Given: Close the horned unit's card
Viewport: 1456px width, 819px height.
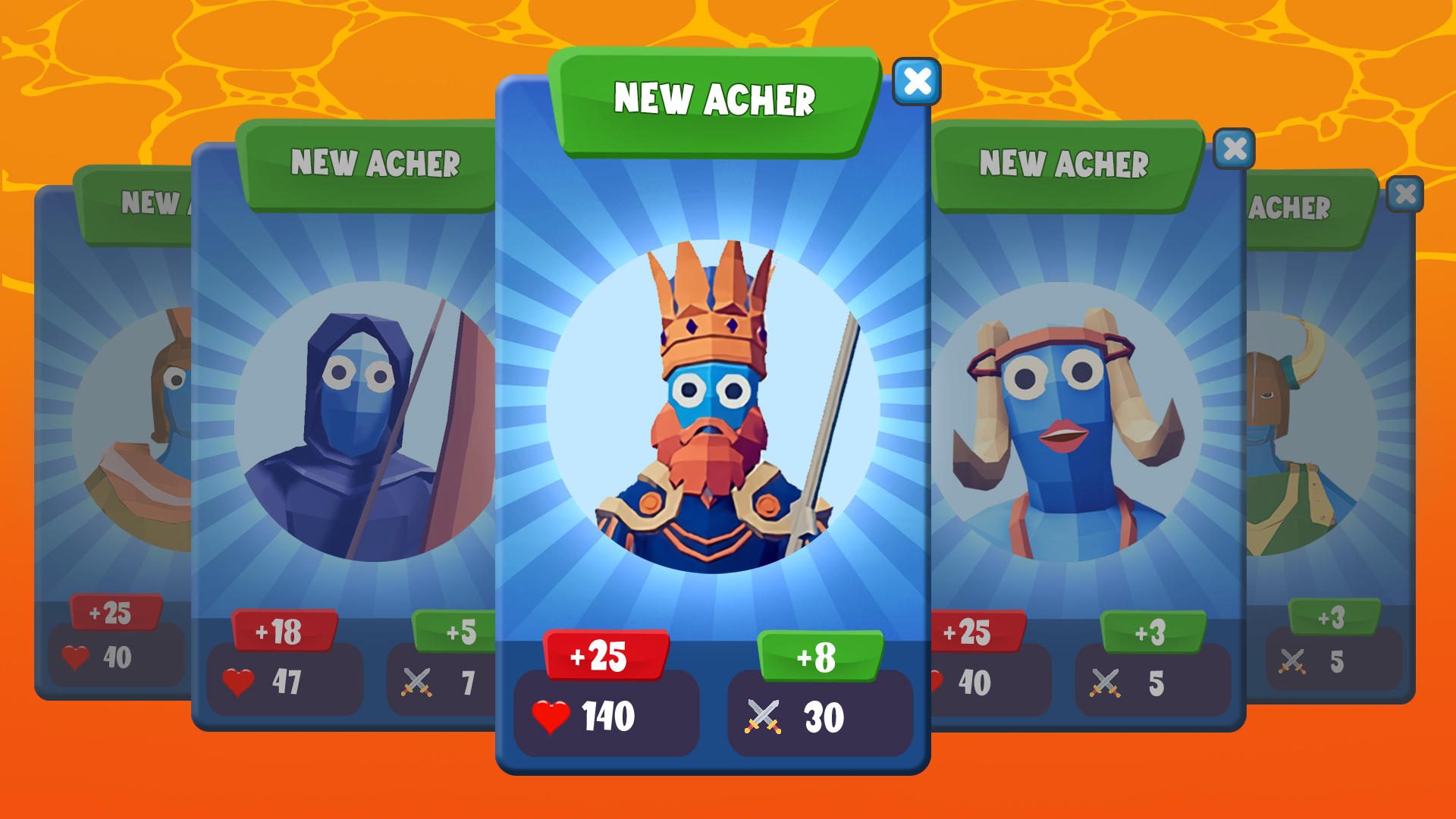Looking at the screenshot, I should tap(1235, 149).
